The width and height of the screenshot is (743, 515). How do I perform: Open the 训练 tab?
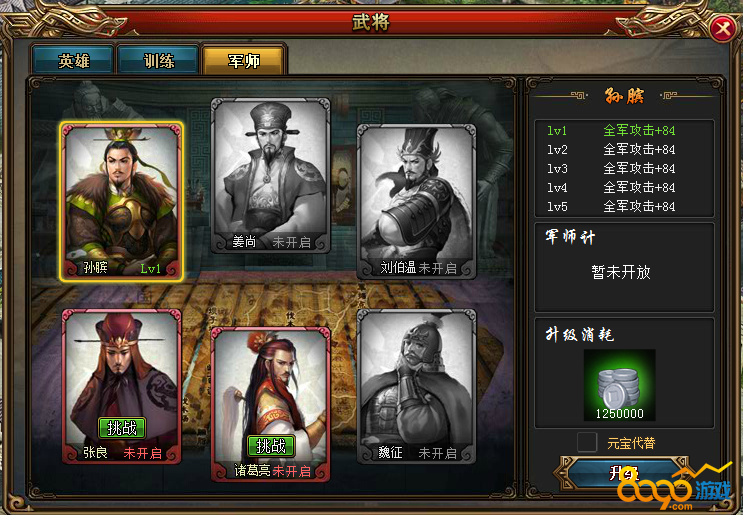click(x=158, y=60)
